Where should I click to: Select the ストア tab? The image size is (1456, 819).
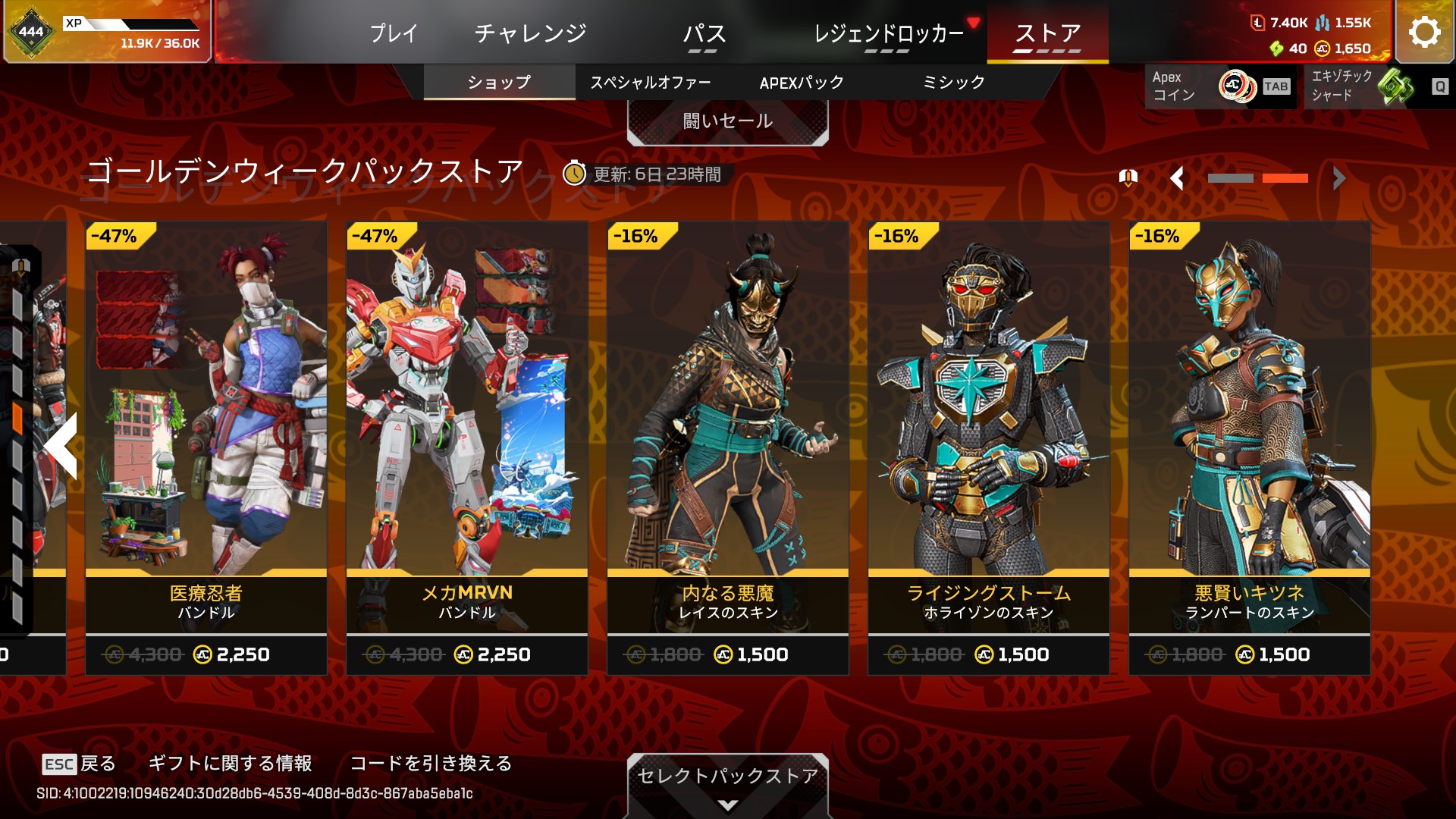pos(1047,33)
